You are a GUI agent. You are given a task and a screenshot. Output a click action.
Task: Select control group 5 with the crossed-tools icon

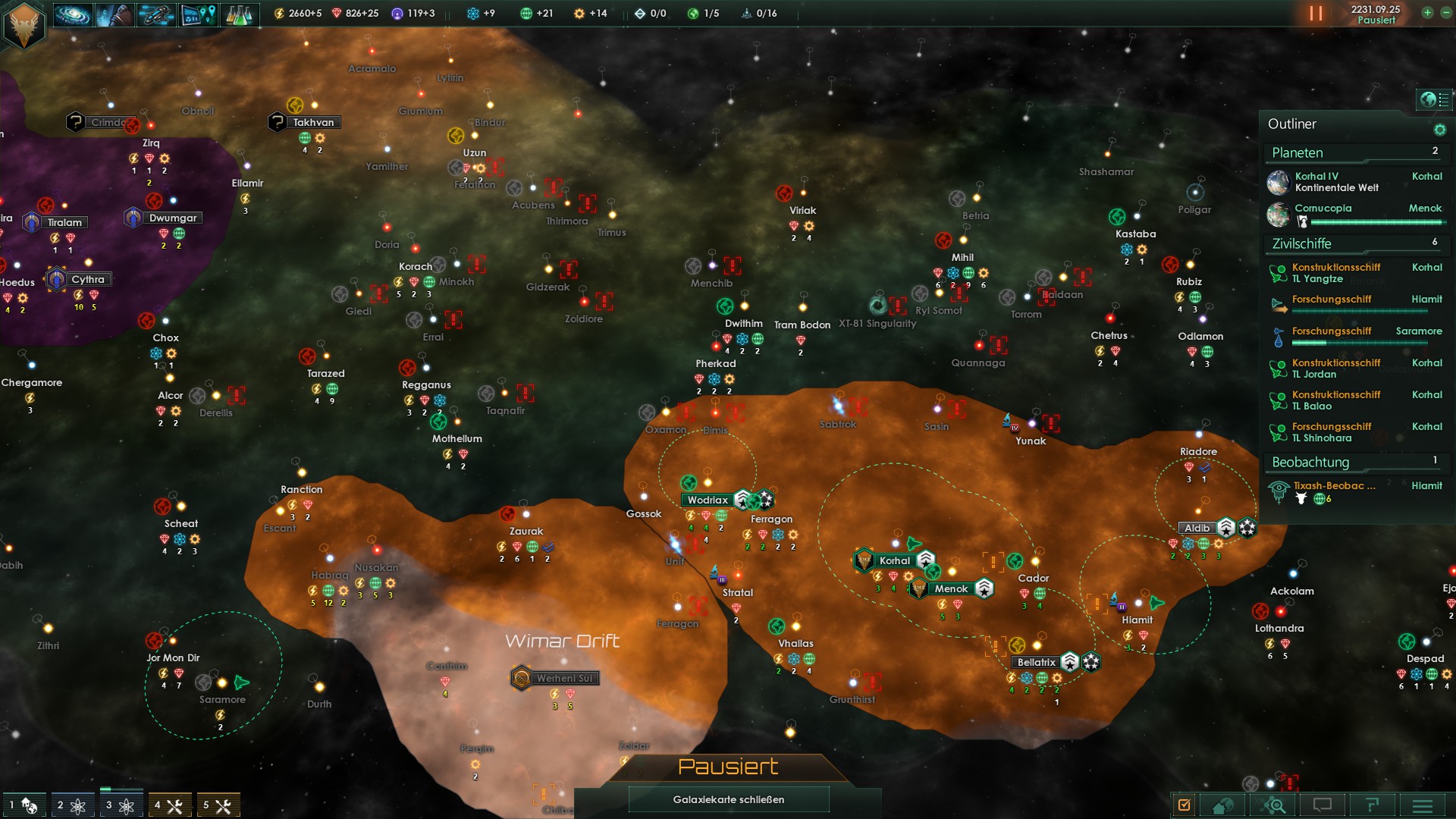click(x=217, y=805)
